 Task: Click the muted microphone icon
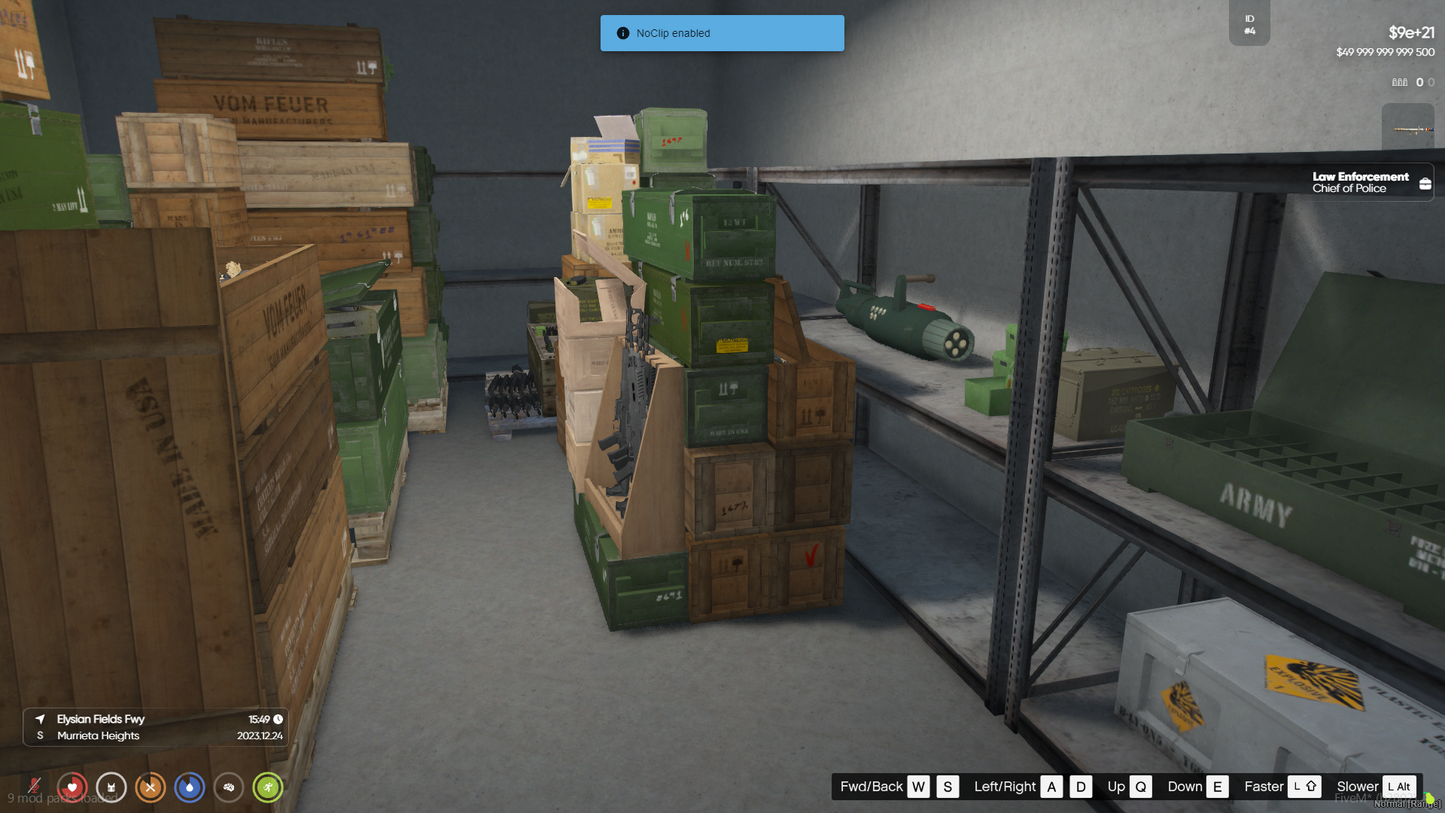point(35,787)
